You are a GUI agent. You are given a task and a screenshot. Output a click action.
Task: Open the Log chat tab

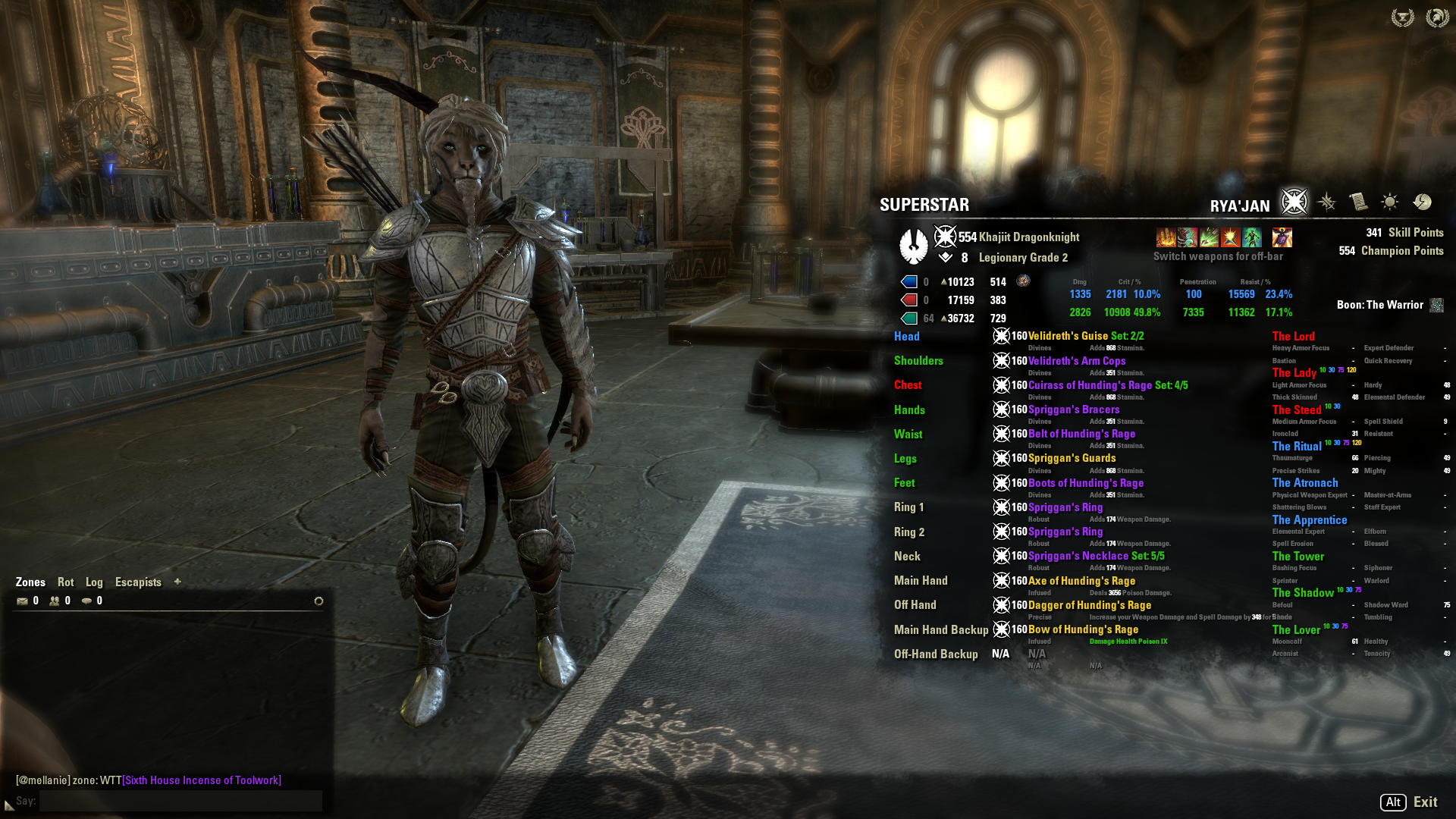(x=94, y=582)
